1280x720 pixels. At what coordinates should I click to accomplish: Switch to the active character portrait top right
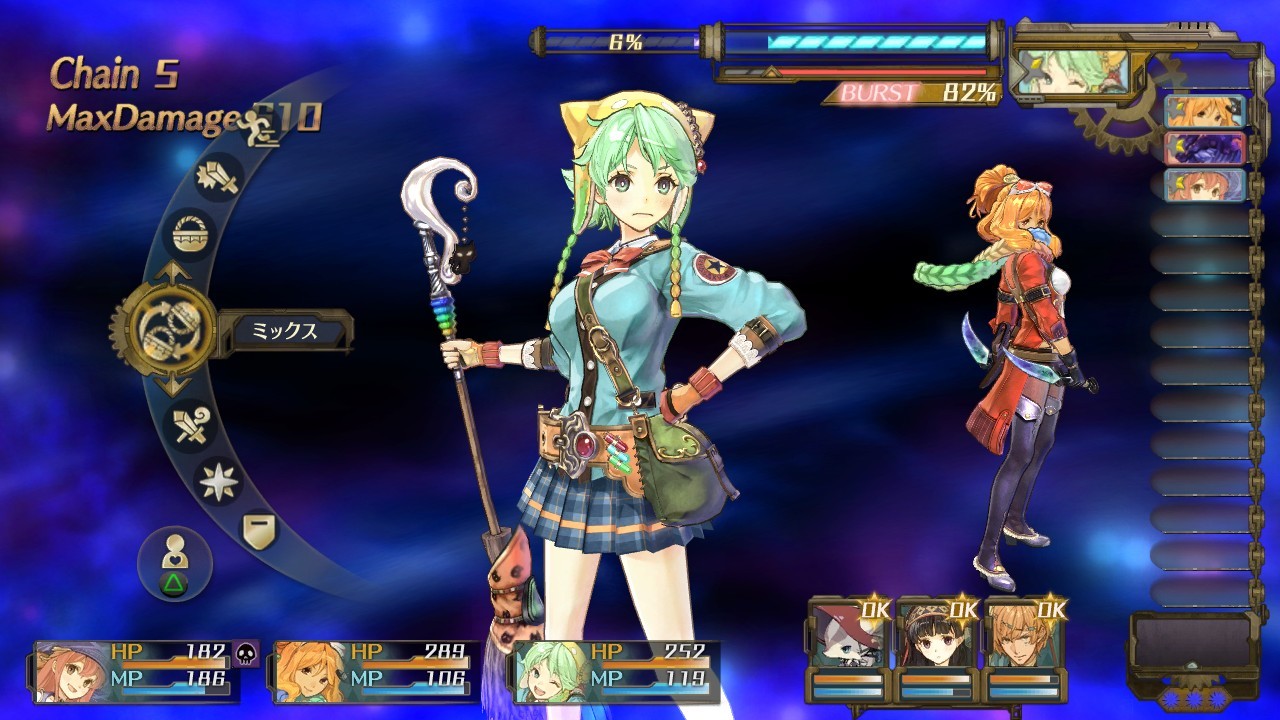coord(1072,70)
